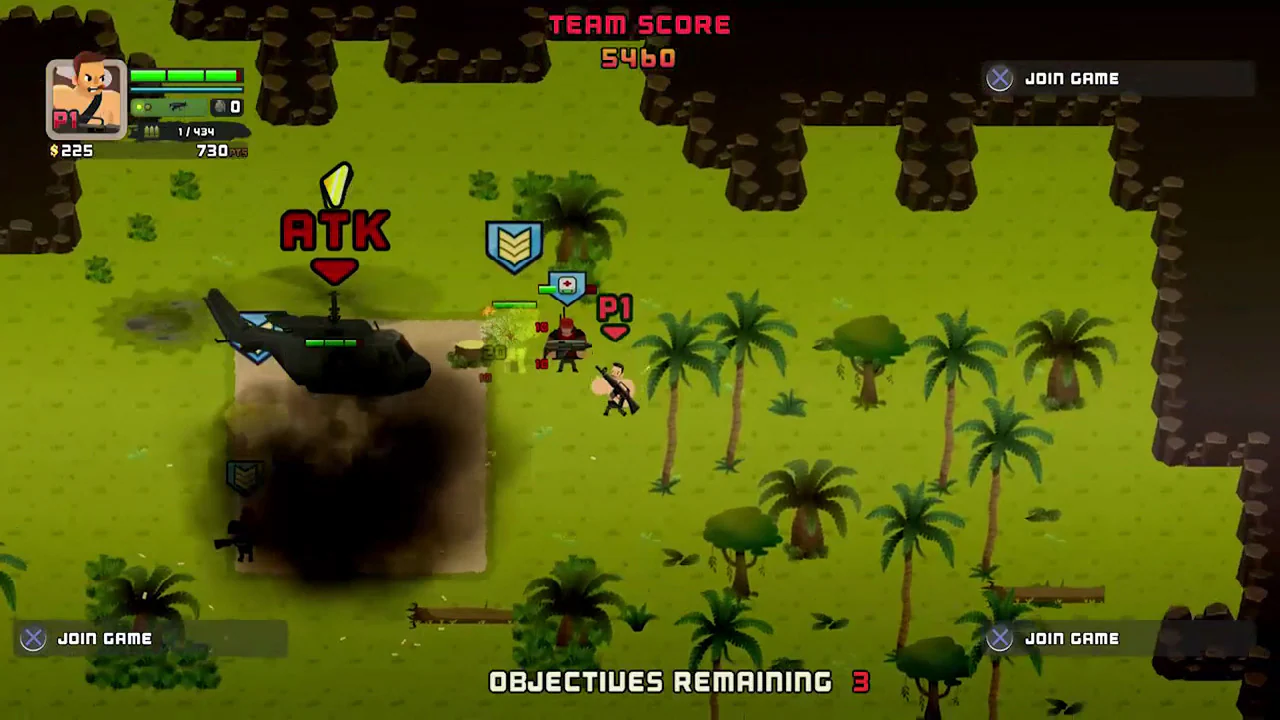Click the dollar sign next to 225
Viewport: 1280px width, 720px height.
(53, 150)
